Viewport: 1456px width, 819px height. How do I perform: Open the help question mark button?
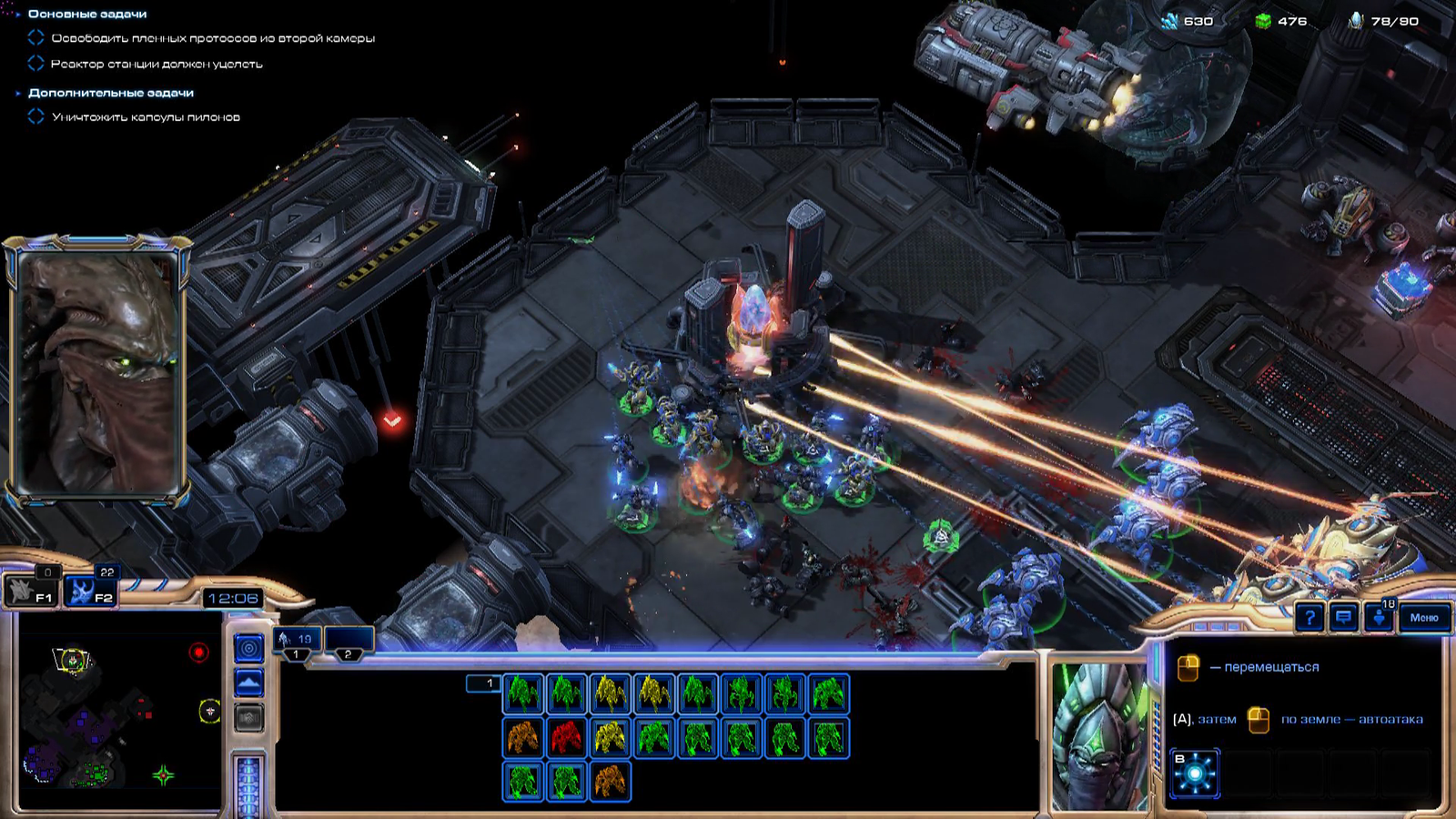pos(1309,618)
